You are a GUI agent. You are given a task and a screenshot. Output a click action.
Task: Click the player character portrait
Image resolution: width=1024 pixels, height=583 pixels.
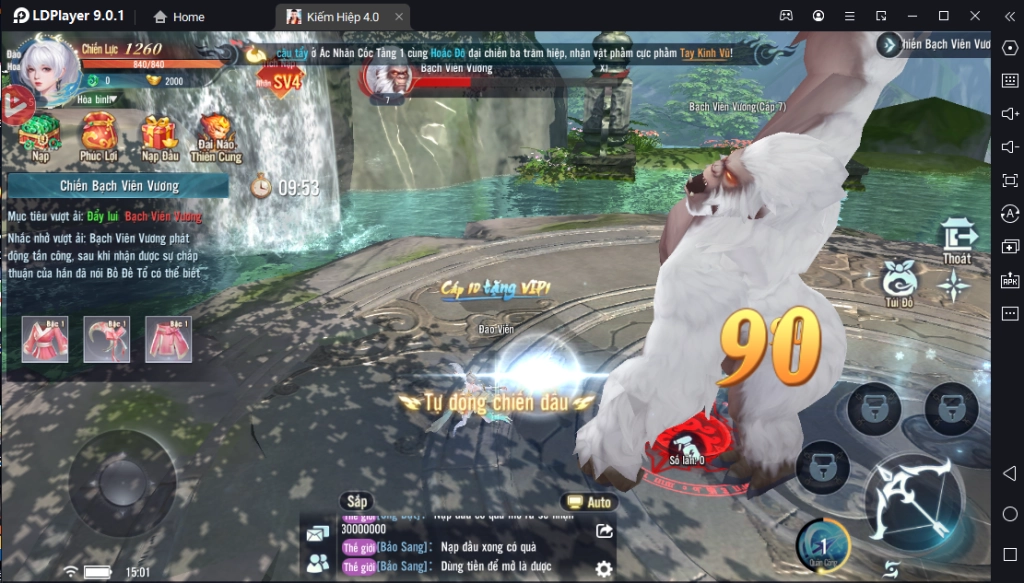[x=46, y=70]
